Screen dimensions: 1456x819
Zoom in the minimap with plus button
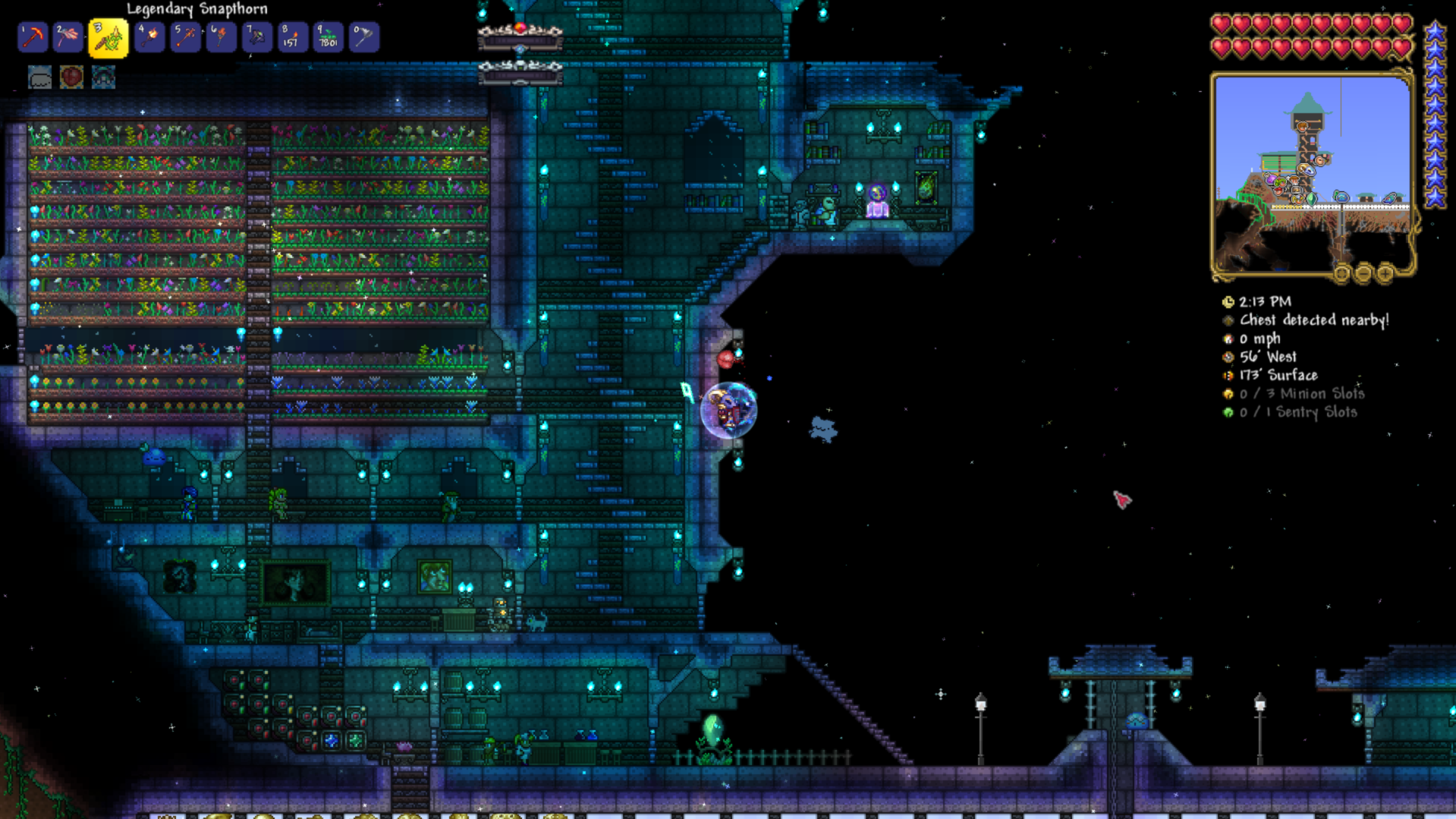pos(1385,273)
